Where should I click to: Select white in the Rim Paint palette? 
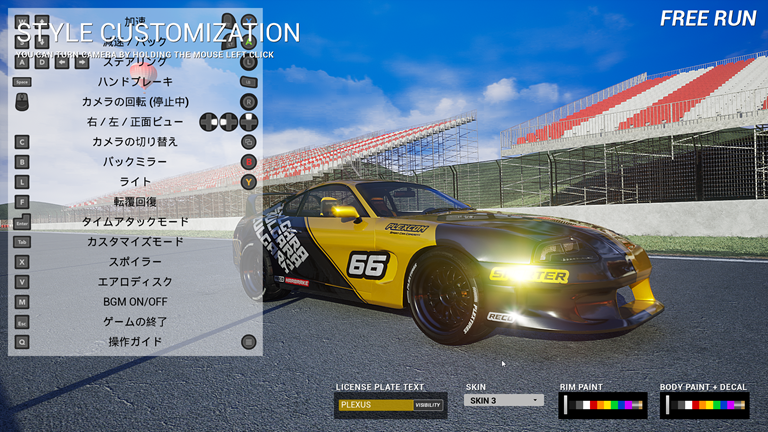(x=586, y=405)
